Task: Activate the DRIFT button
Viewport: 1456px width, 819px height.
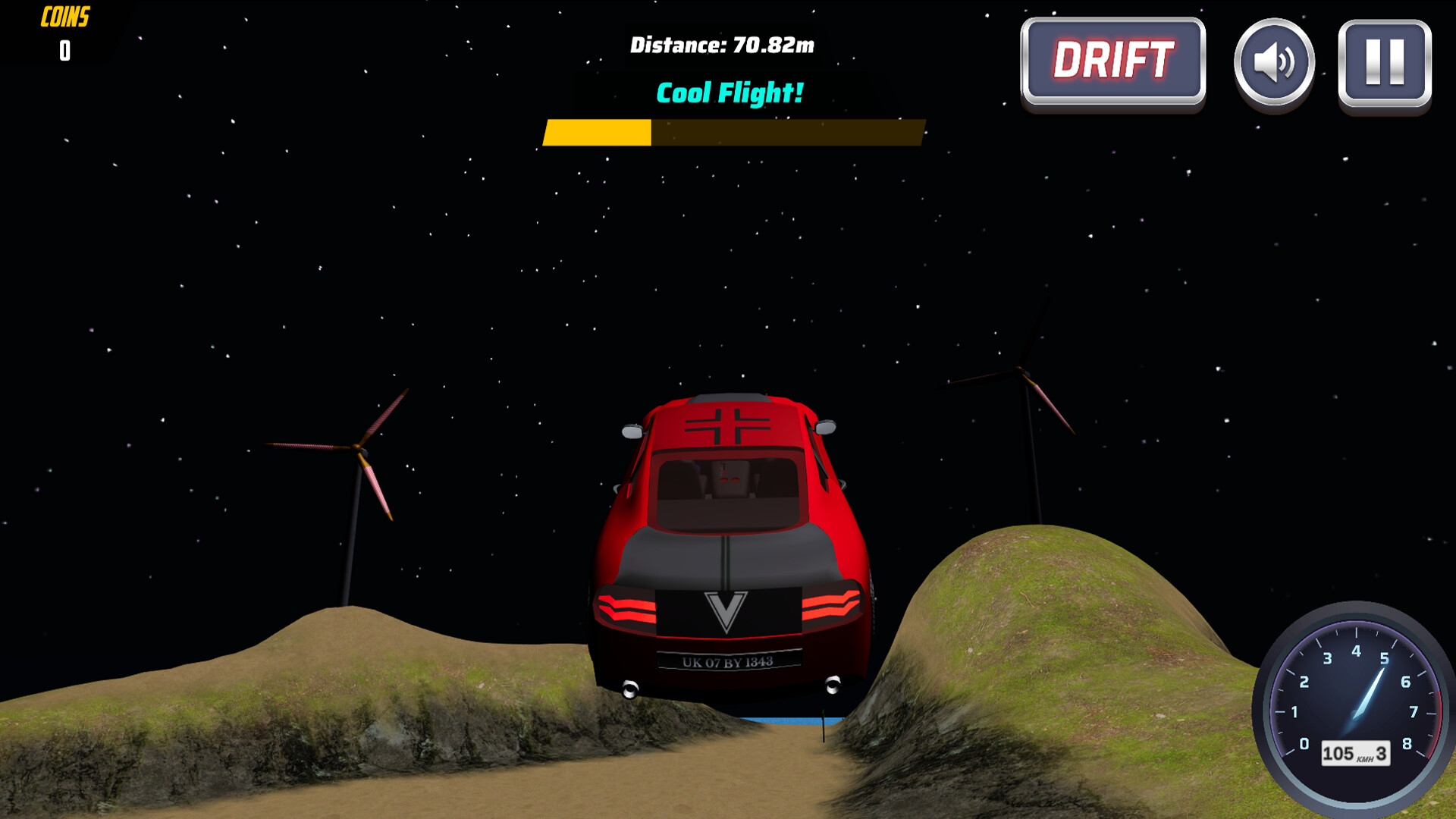Action: [1112, 61]
